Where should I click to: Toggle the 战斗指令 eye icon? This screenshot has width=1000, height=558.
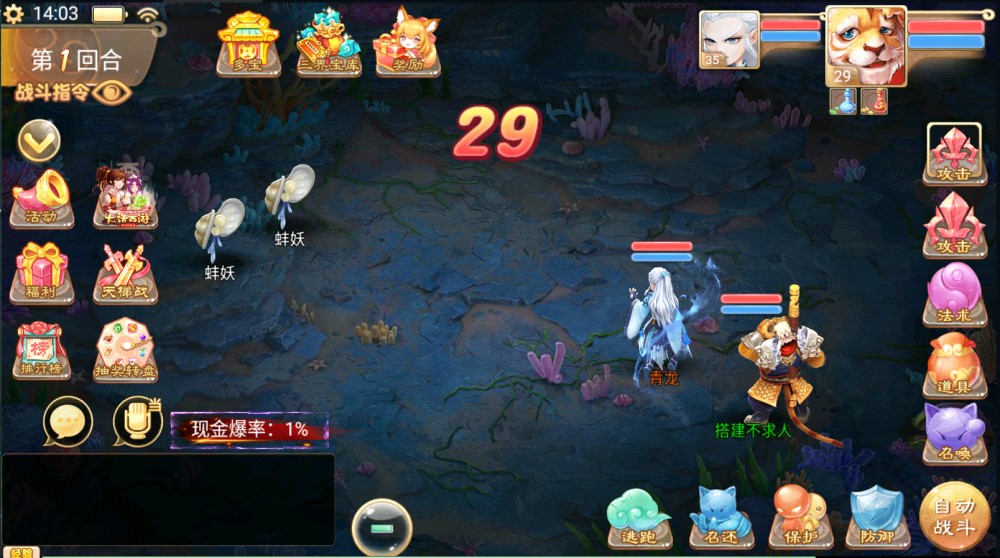(x=113, y=92)
